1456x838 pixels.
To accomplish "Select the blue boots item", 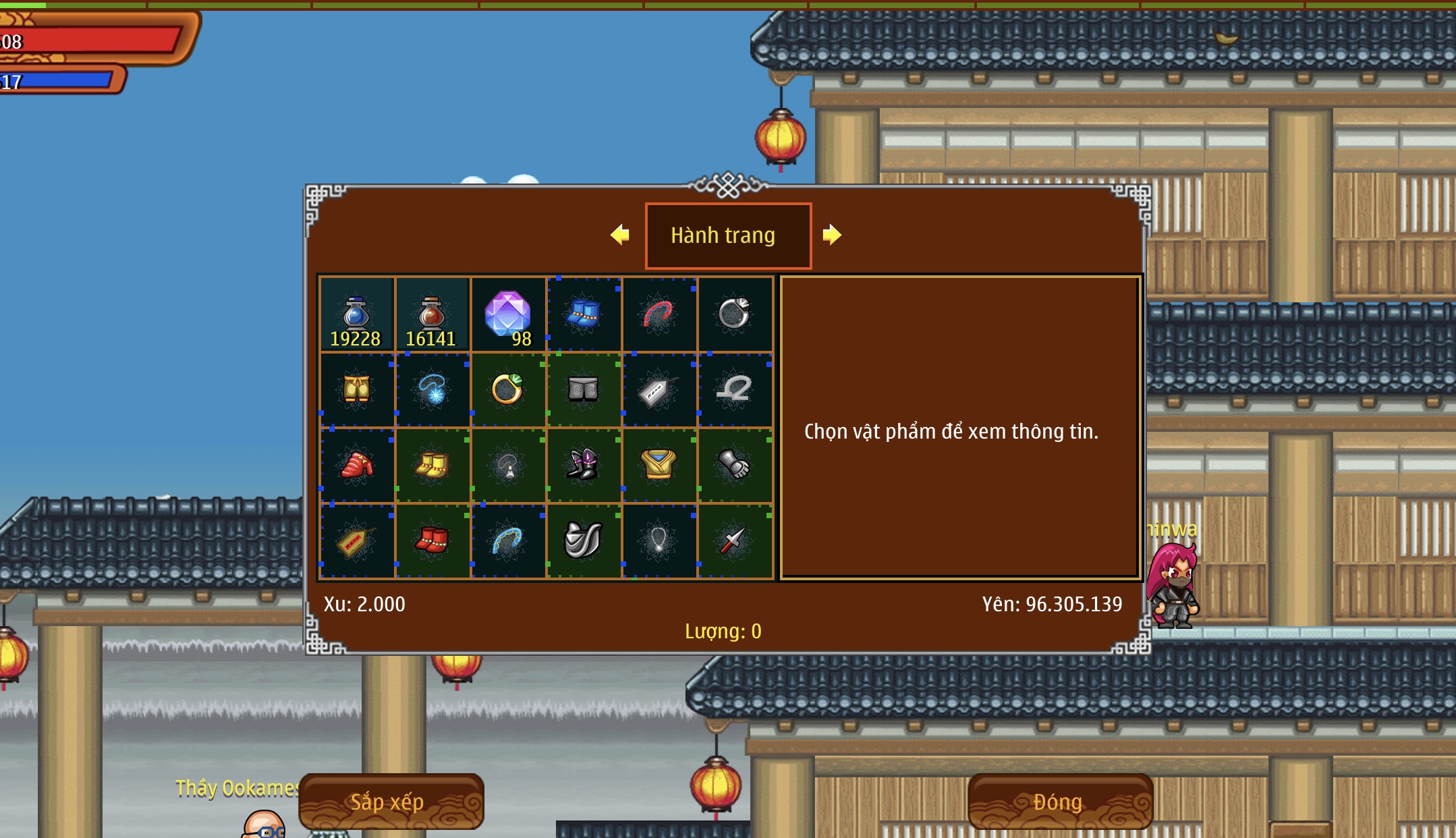I will 584,314.
